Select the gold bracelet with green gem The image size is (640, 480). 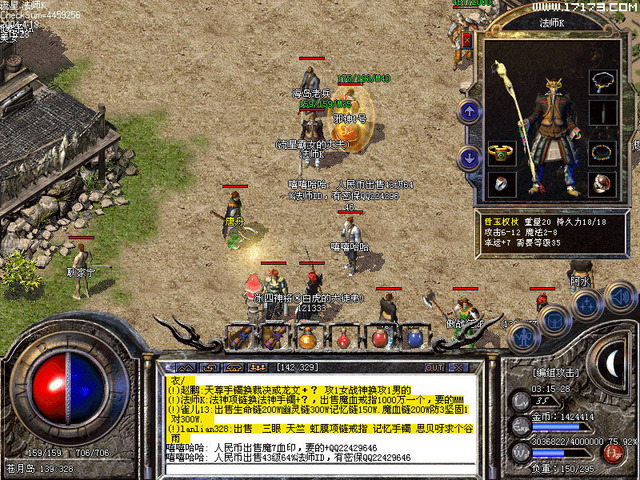coord(500,152)
